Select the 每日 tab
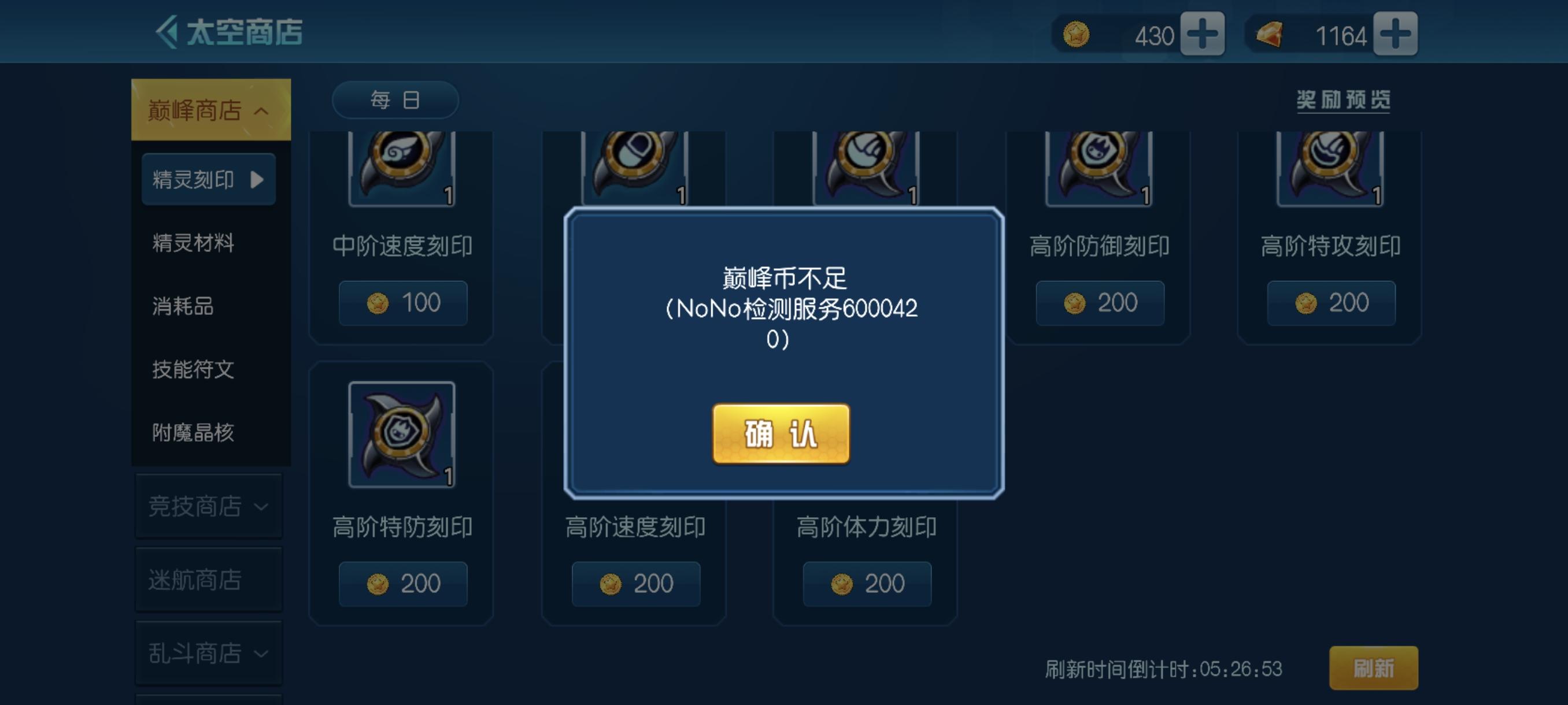Viewport: 1568px width, 705px height. click(x=394, y=99)
